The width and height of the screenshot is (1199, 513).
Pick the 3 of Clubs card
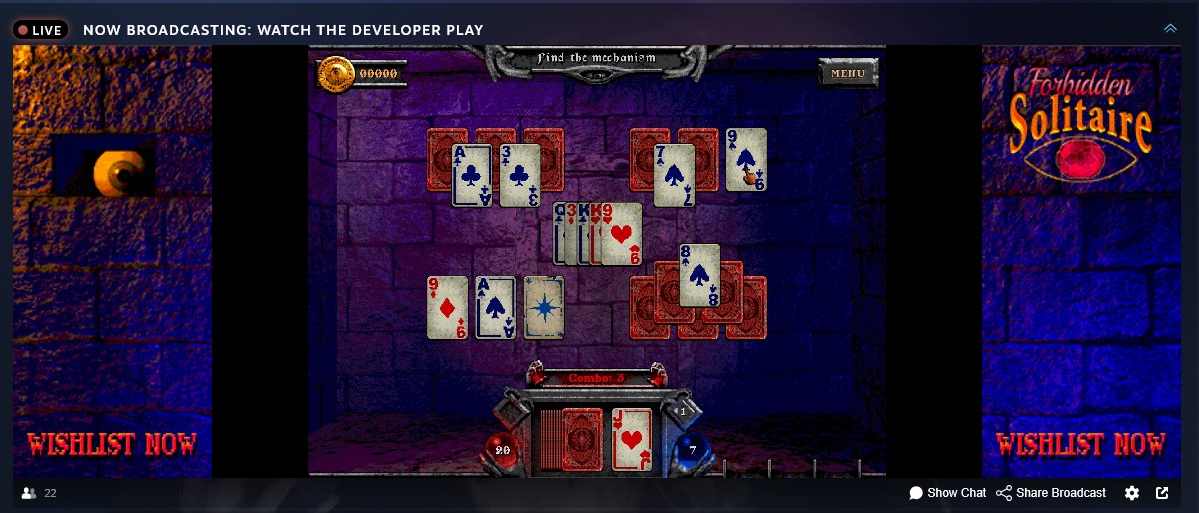(x=519, y=175)
